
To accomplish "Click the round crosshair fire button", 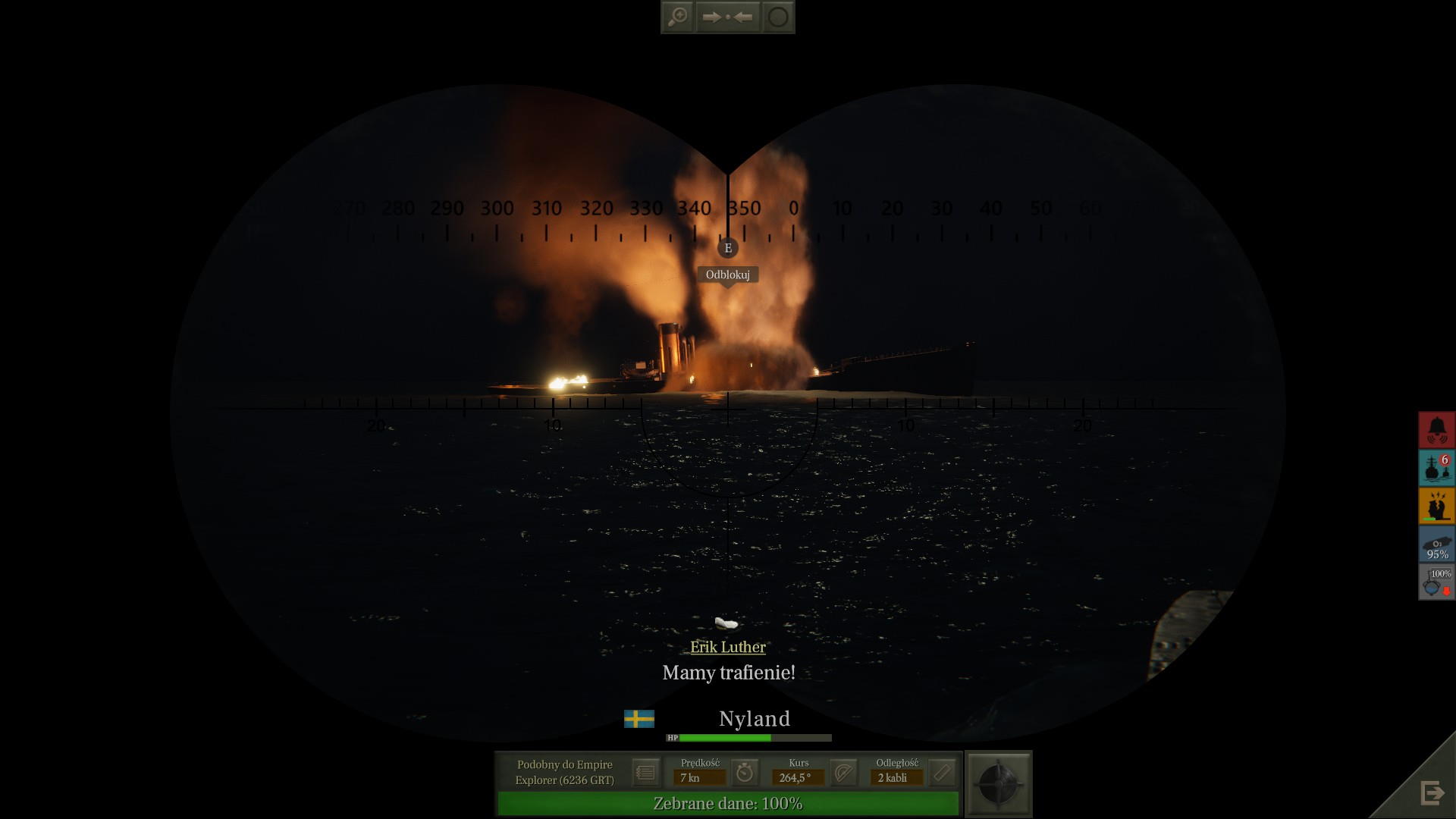I will click(999, 784).
